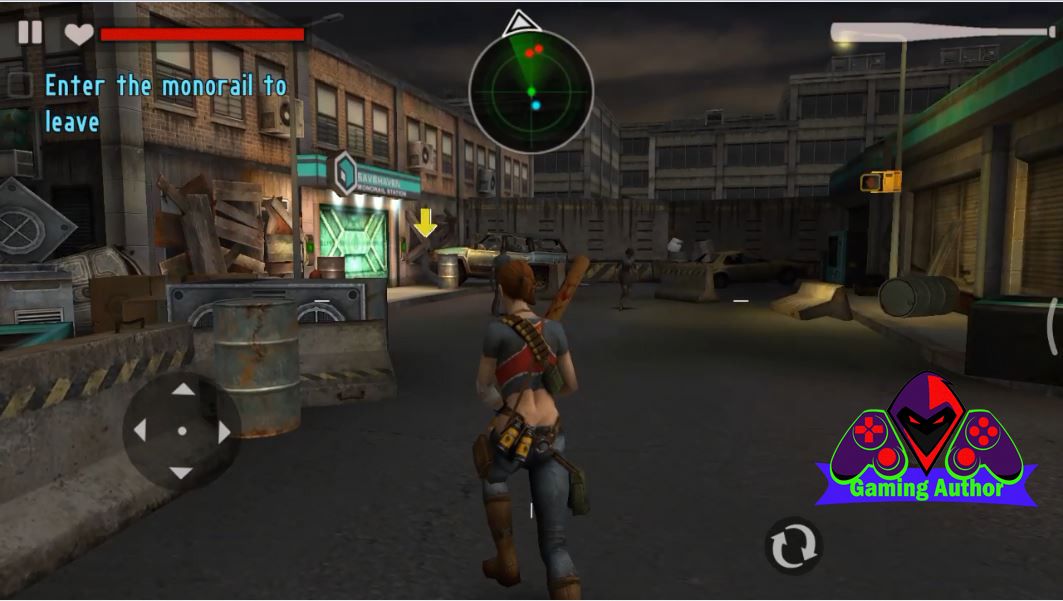Image resolution: width=1063 pixels, height=601 pixels.
Task: Click the circular radar minimap
Action: (531, 92)
